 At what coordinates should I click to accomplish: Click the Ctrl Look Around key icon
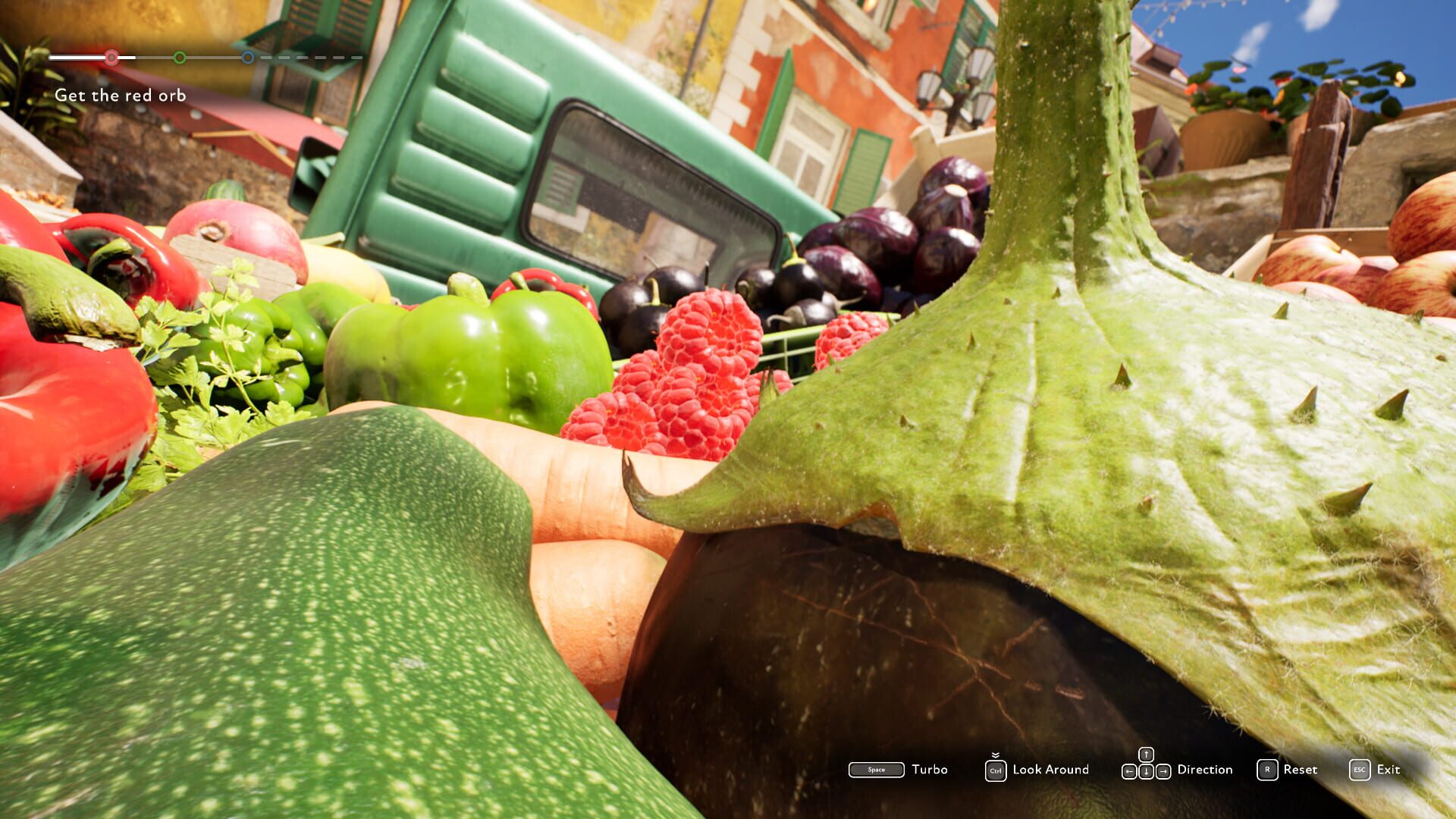click(996, 770)
